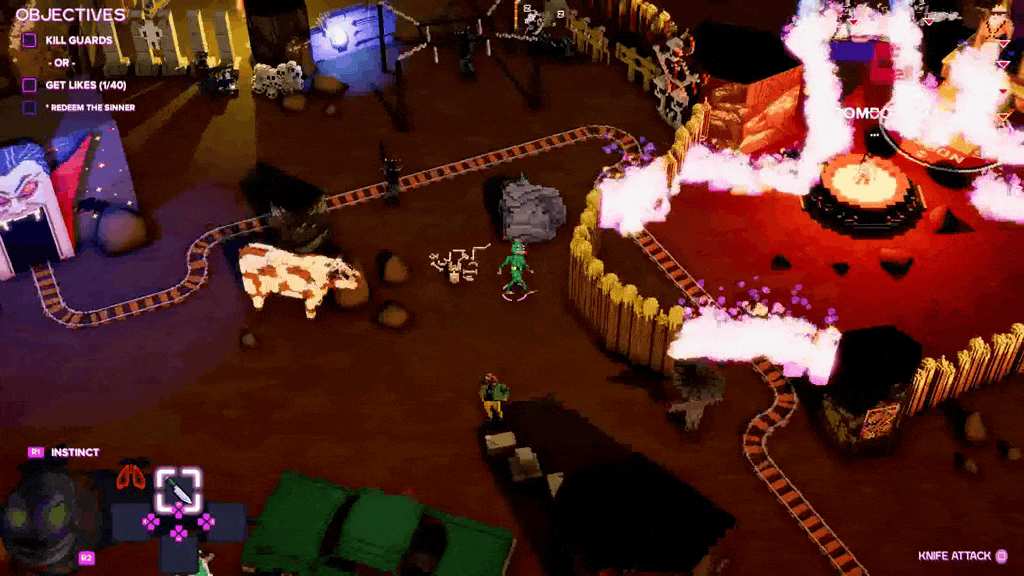Select the Kill Guards objective
Image resolution: width=1024 pixels, height=576 pixels.
[78, 40]
